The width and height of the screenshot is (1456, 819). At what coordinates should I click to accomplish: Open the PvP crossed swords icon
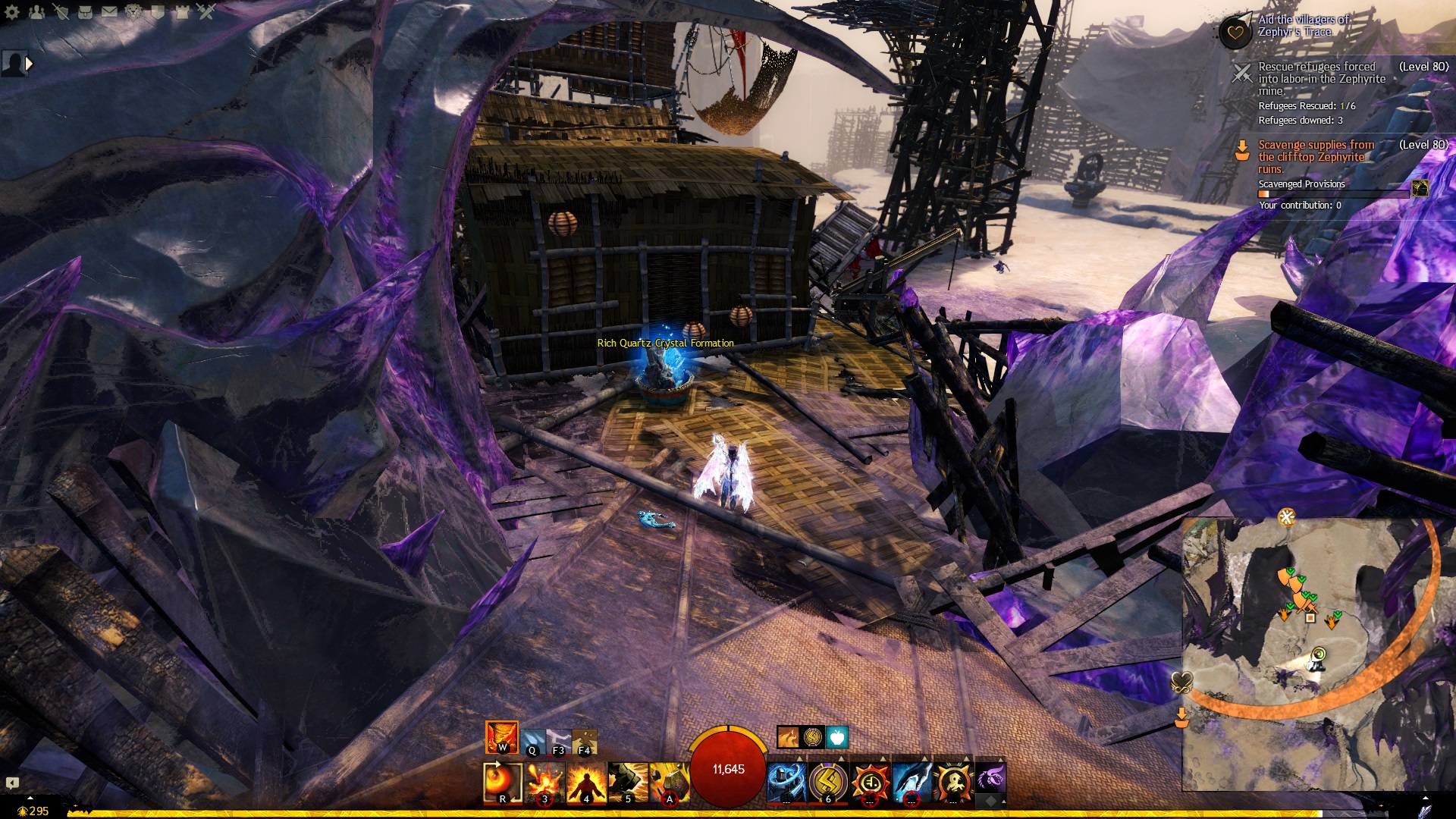click(x=206, y=11)
